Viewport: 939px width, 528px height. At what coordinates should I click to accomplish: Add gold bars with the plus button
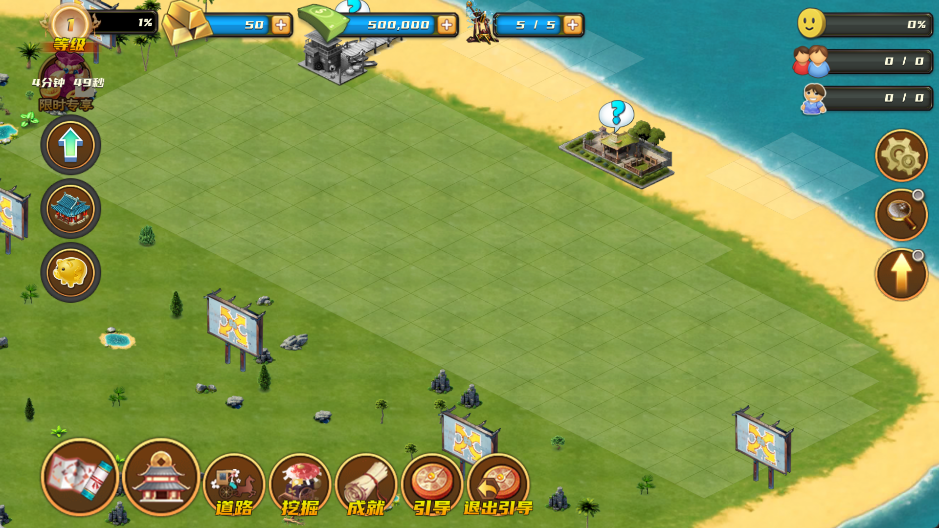point(280,24)
